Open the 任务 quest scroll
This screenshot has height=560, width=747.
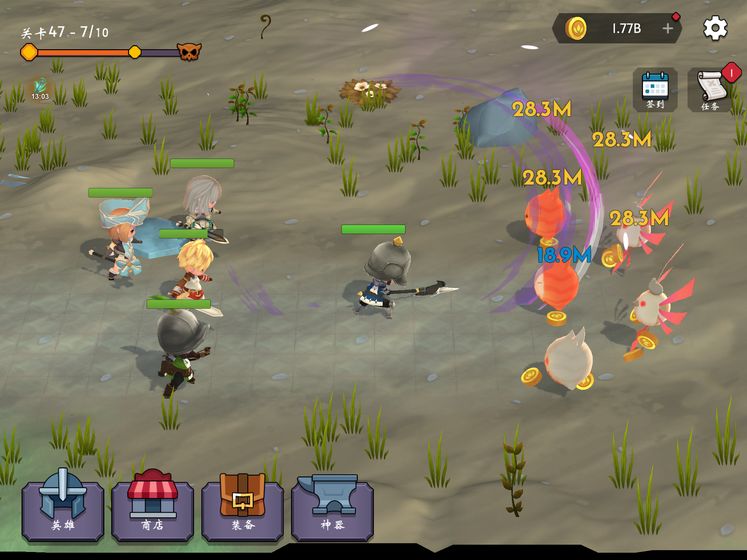710,89
